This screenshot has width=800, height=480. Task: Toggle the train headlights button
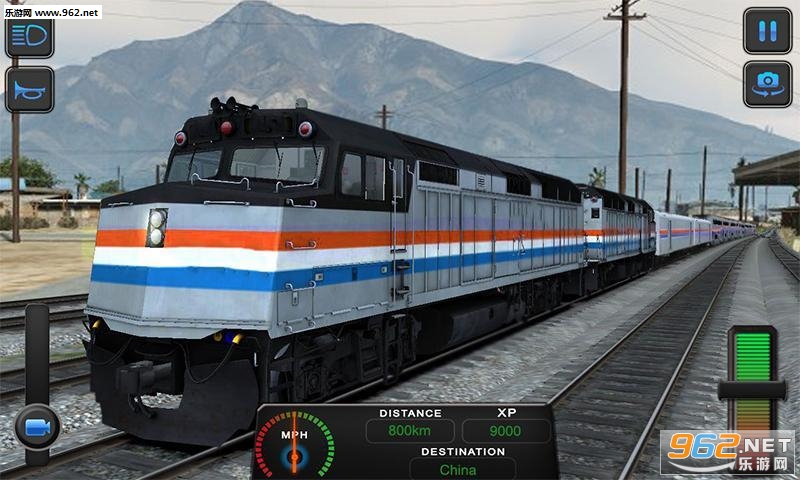coord(29,37)
